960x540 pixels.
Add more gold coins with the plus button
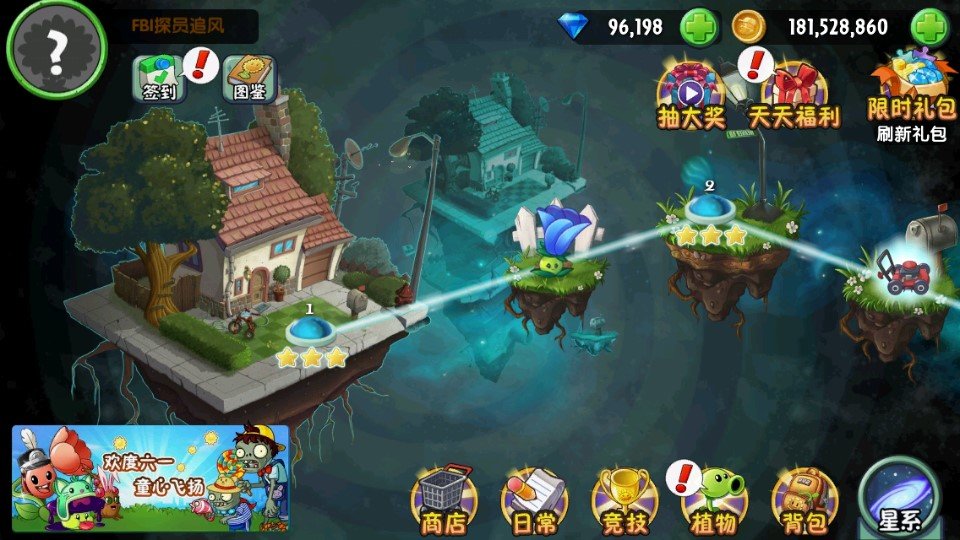click(929, 27)
